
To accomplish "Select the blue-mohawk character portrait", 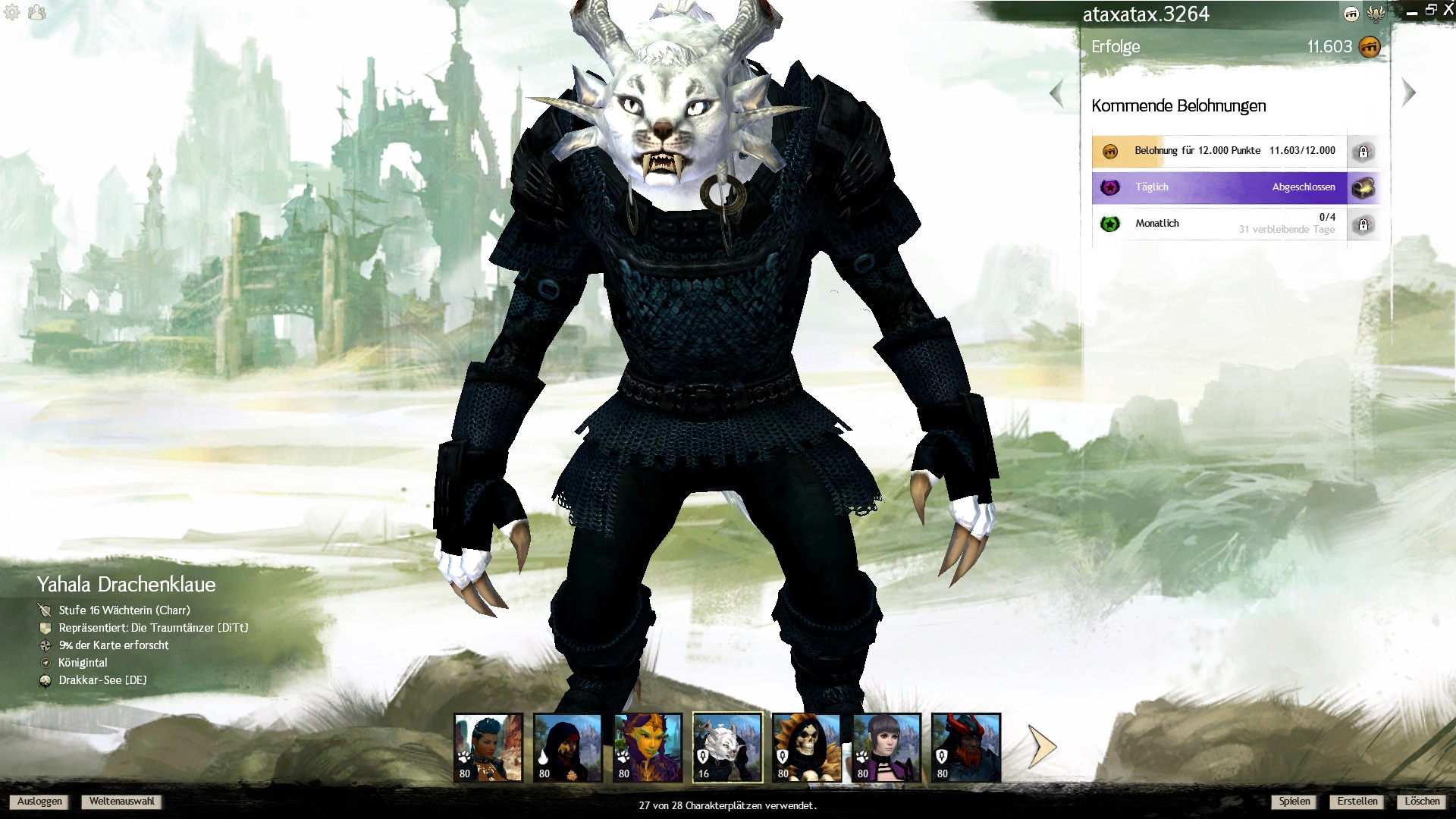I will [488, 748].
